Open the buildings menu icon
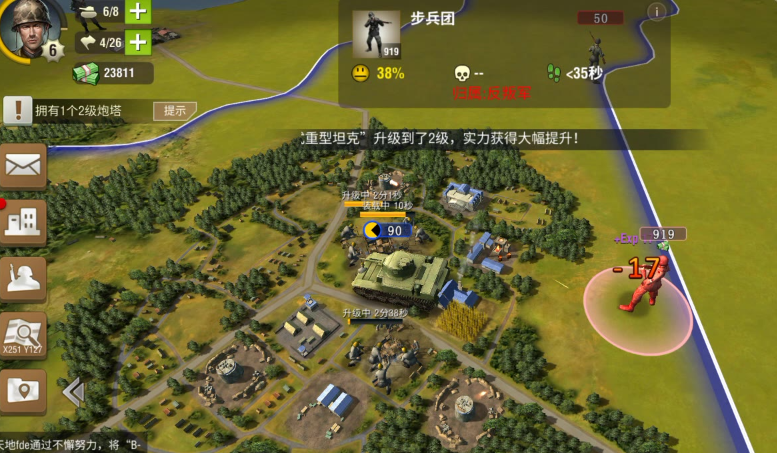The image size is (777, 453). click(x=25, y=222)
